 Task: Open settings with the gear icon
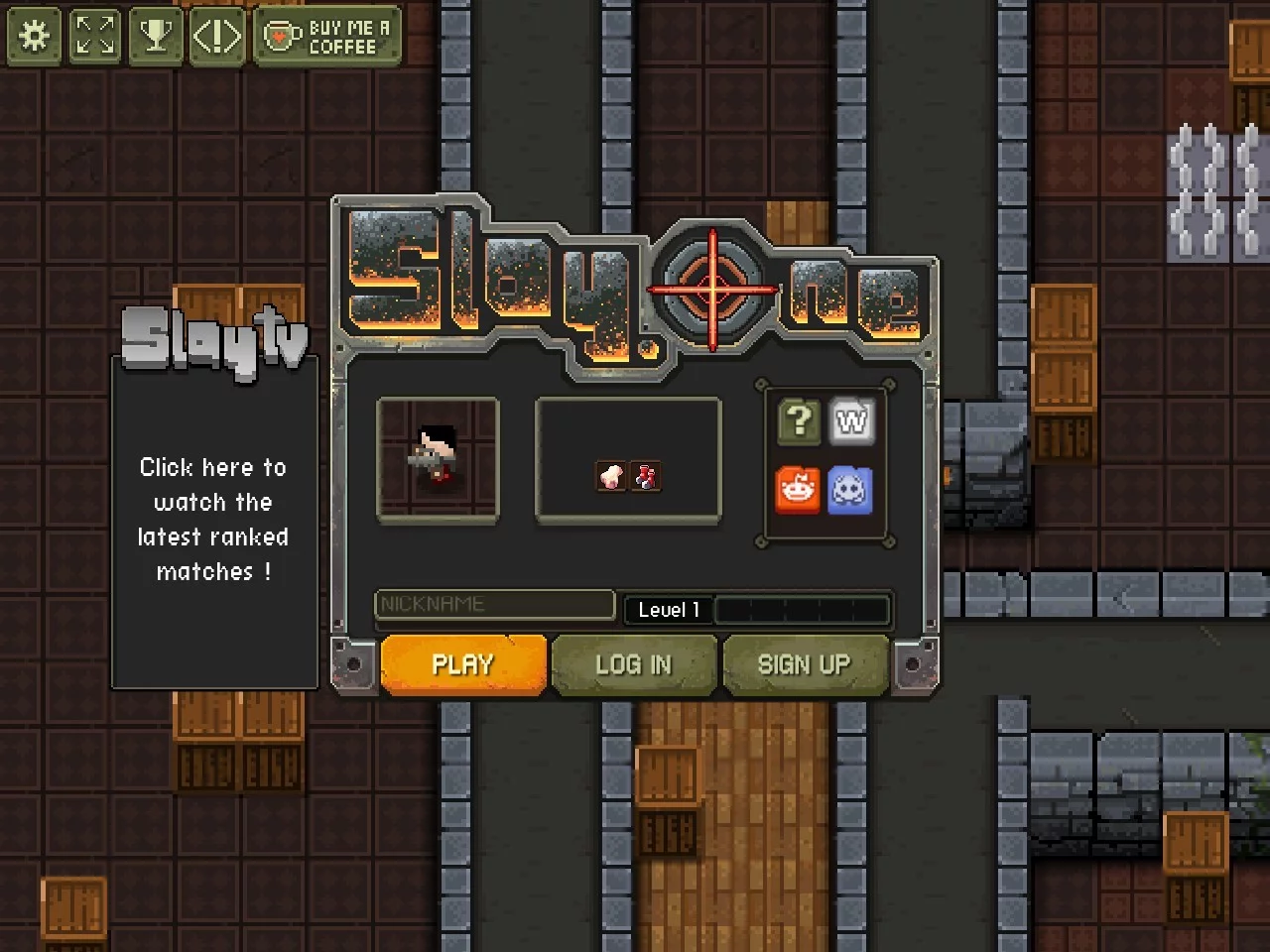(x=35, y=37)
